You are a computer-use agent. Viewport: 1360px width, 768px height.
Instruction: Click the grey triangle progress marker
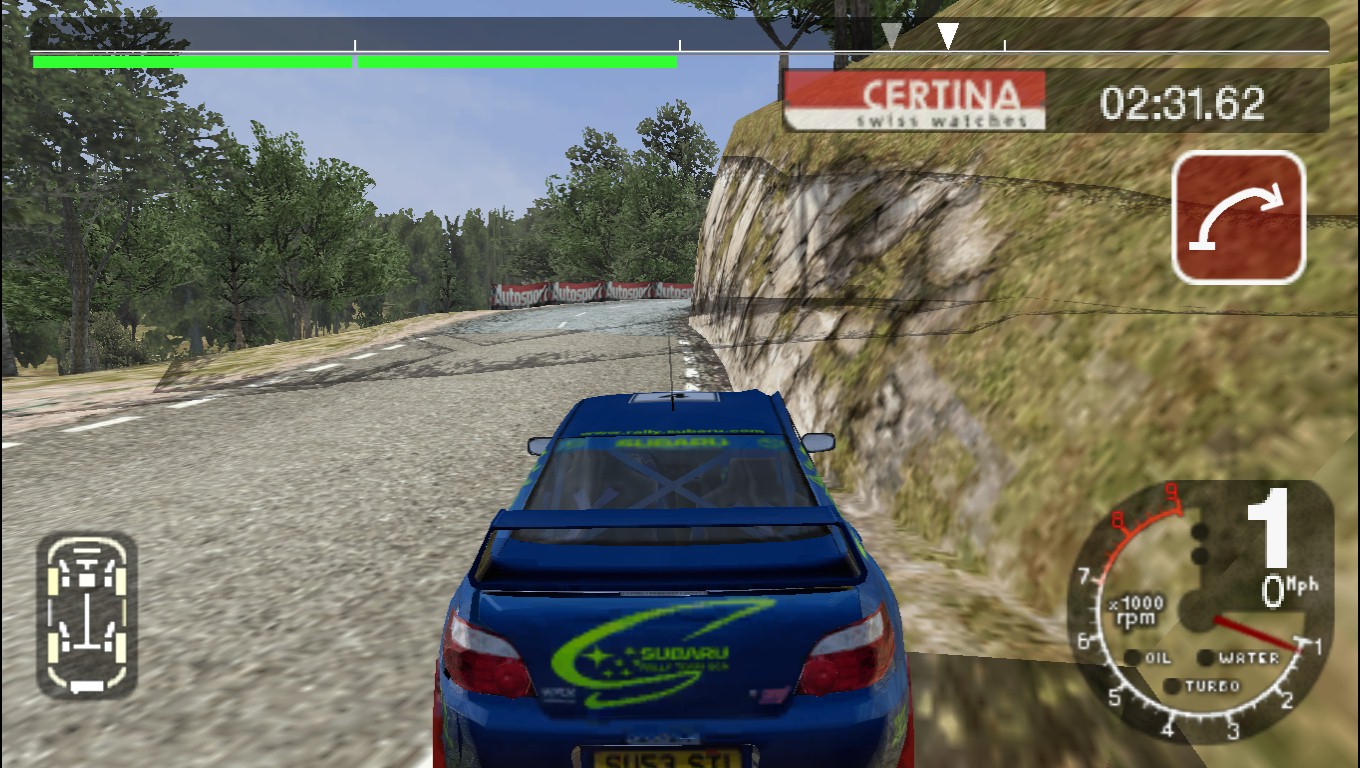[891, 37]
